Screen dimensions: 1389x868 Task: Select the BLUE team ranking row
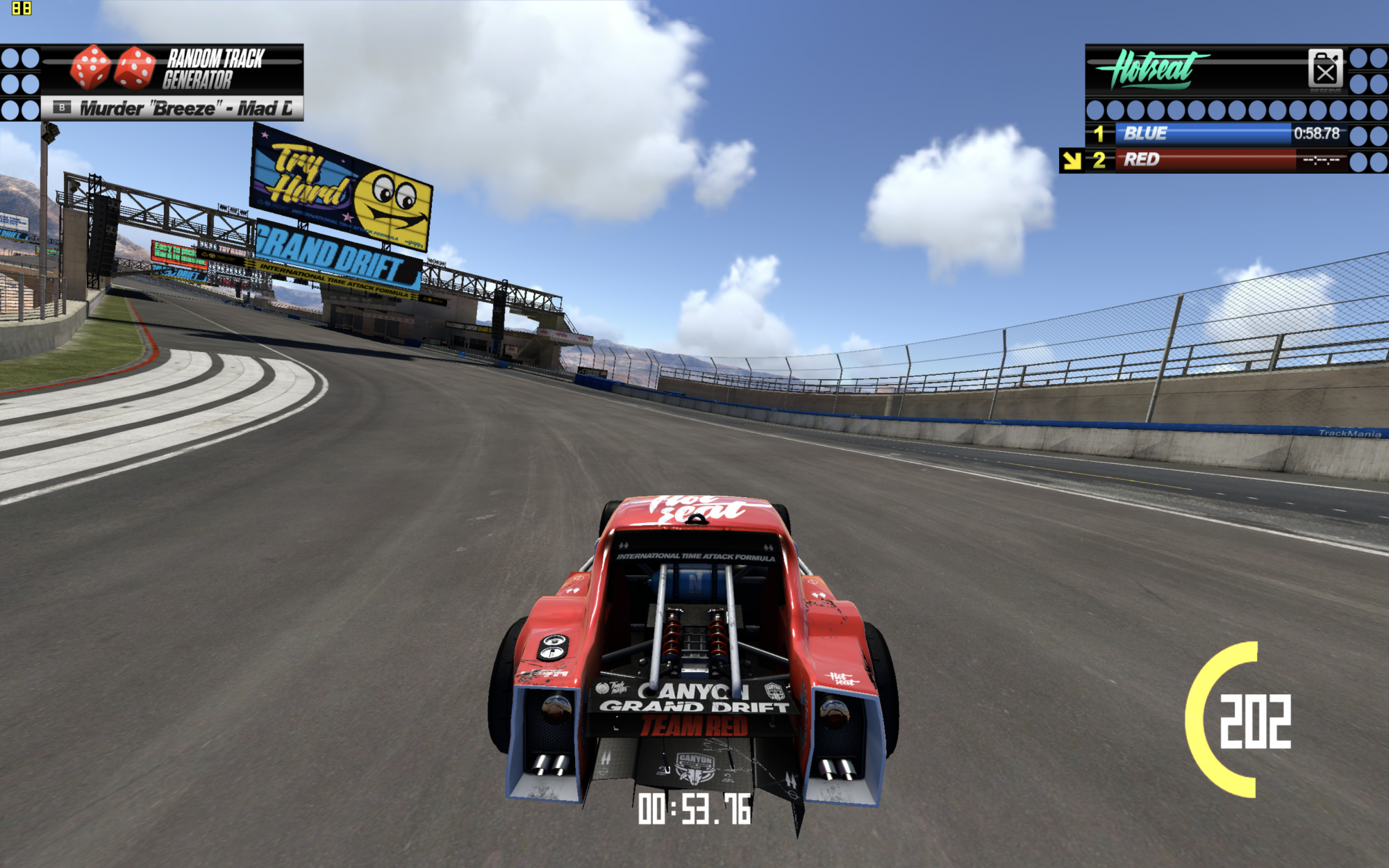1215,133
